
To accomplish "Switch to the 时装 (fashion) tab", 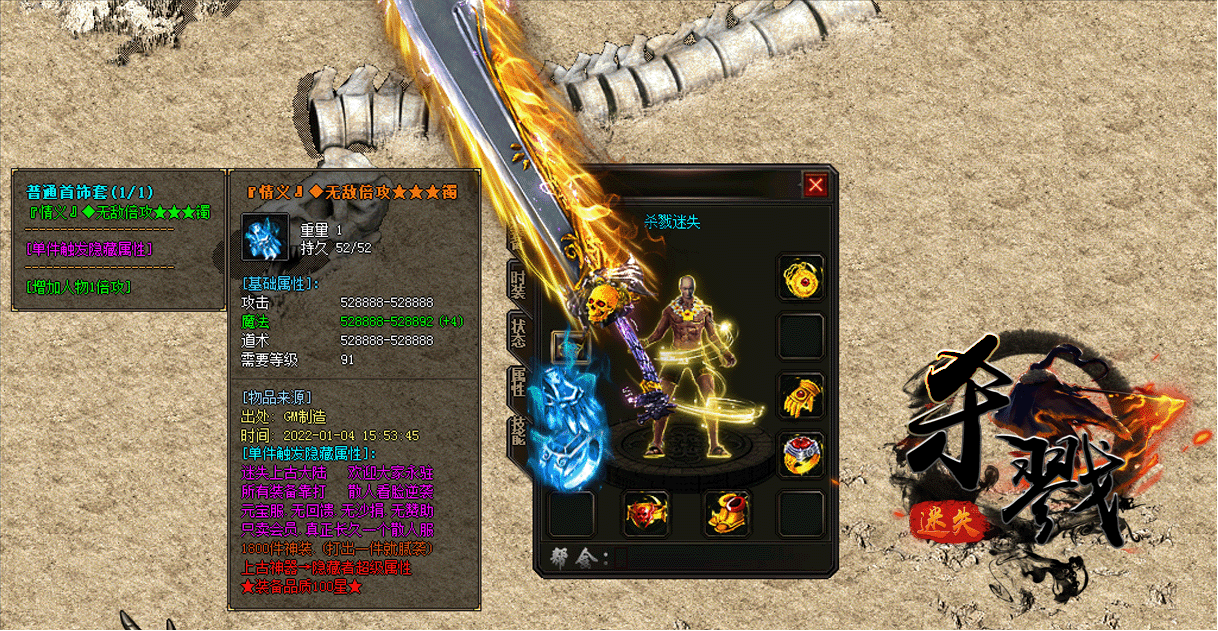I will (518, 282).
